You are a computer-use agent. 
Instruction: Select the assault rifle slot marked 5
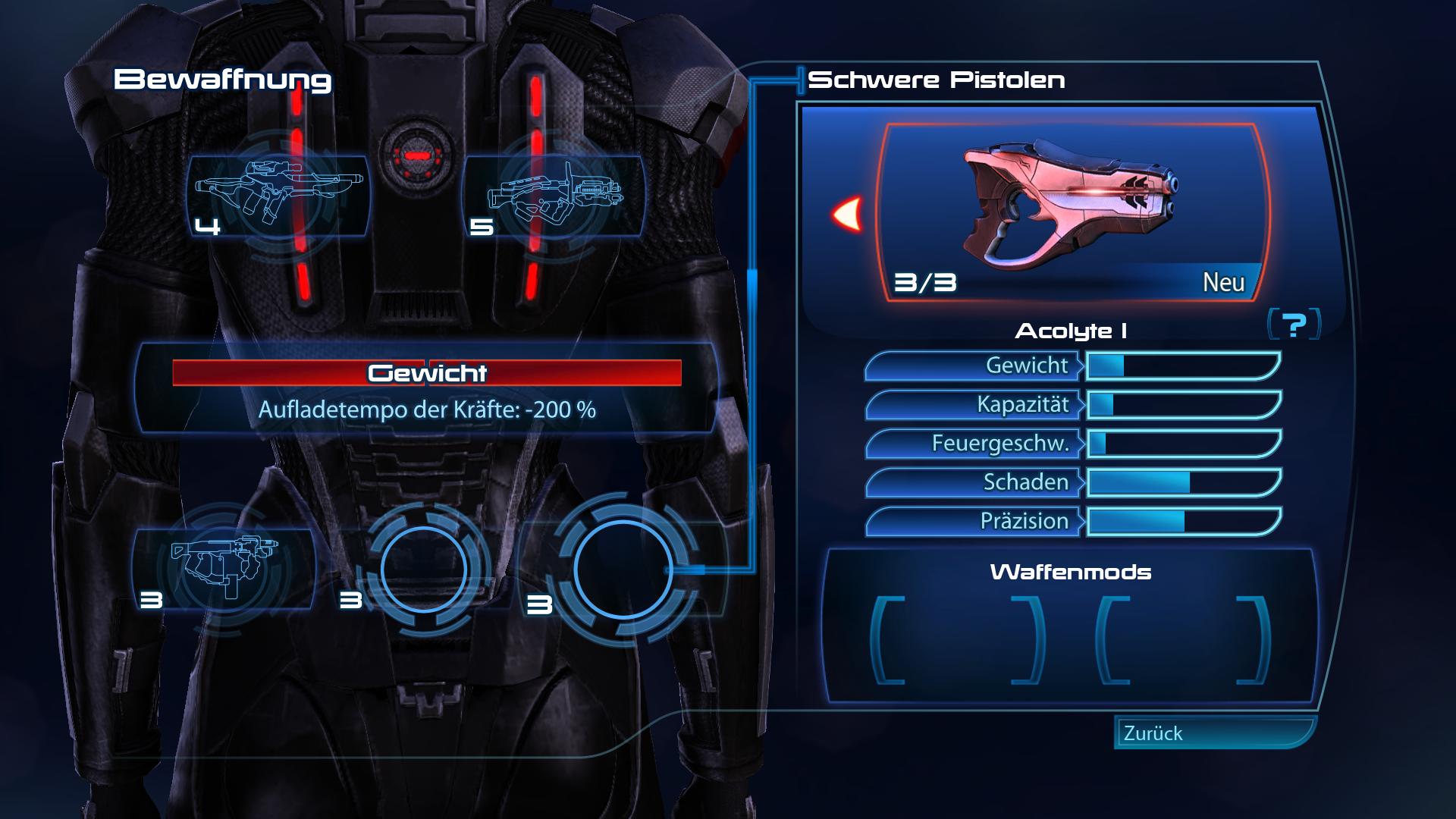click(x=554, y=196)
